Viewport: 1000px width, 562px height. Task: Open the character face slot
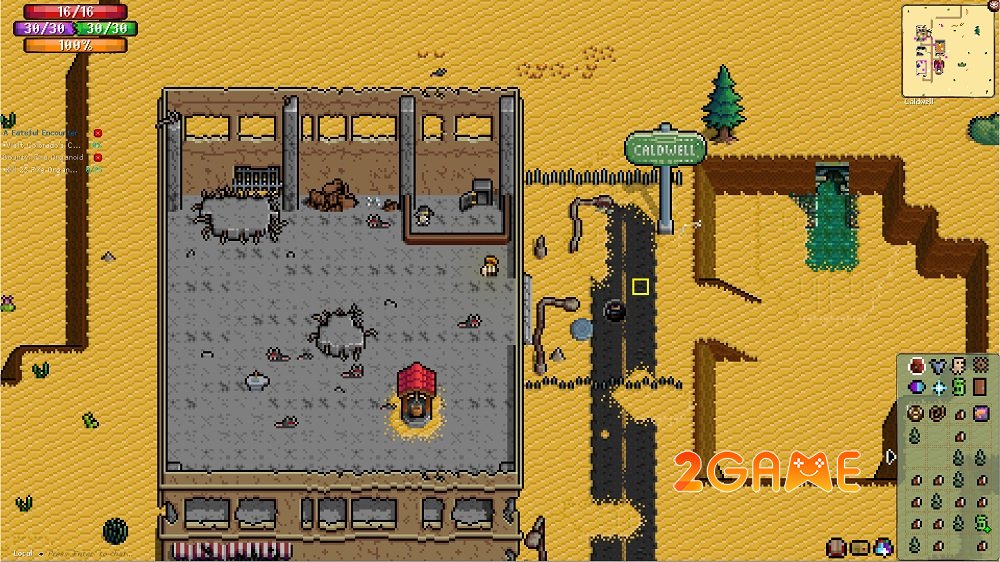tap(959, 366)
